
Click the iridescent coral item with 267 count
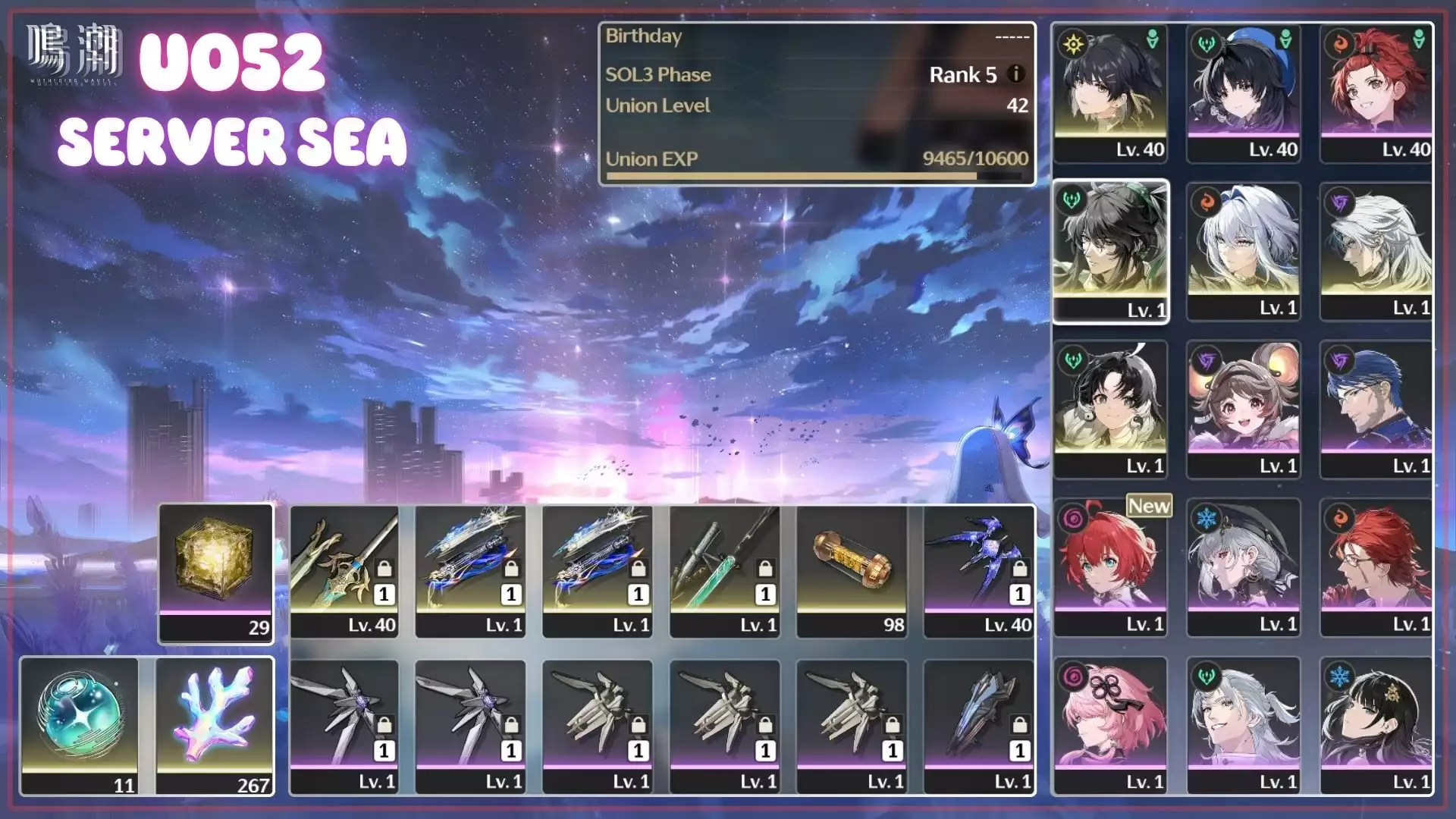pos(215,724)
